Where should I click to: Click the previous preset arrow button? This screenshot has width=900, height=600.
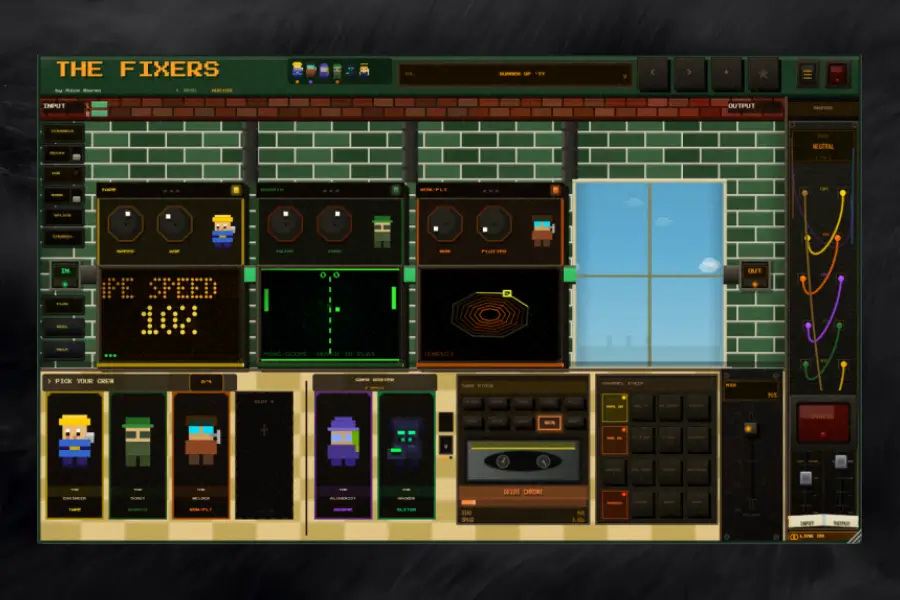point(653,74)
